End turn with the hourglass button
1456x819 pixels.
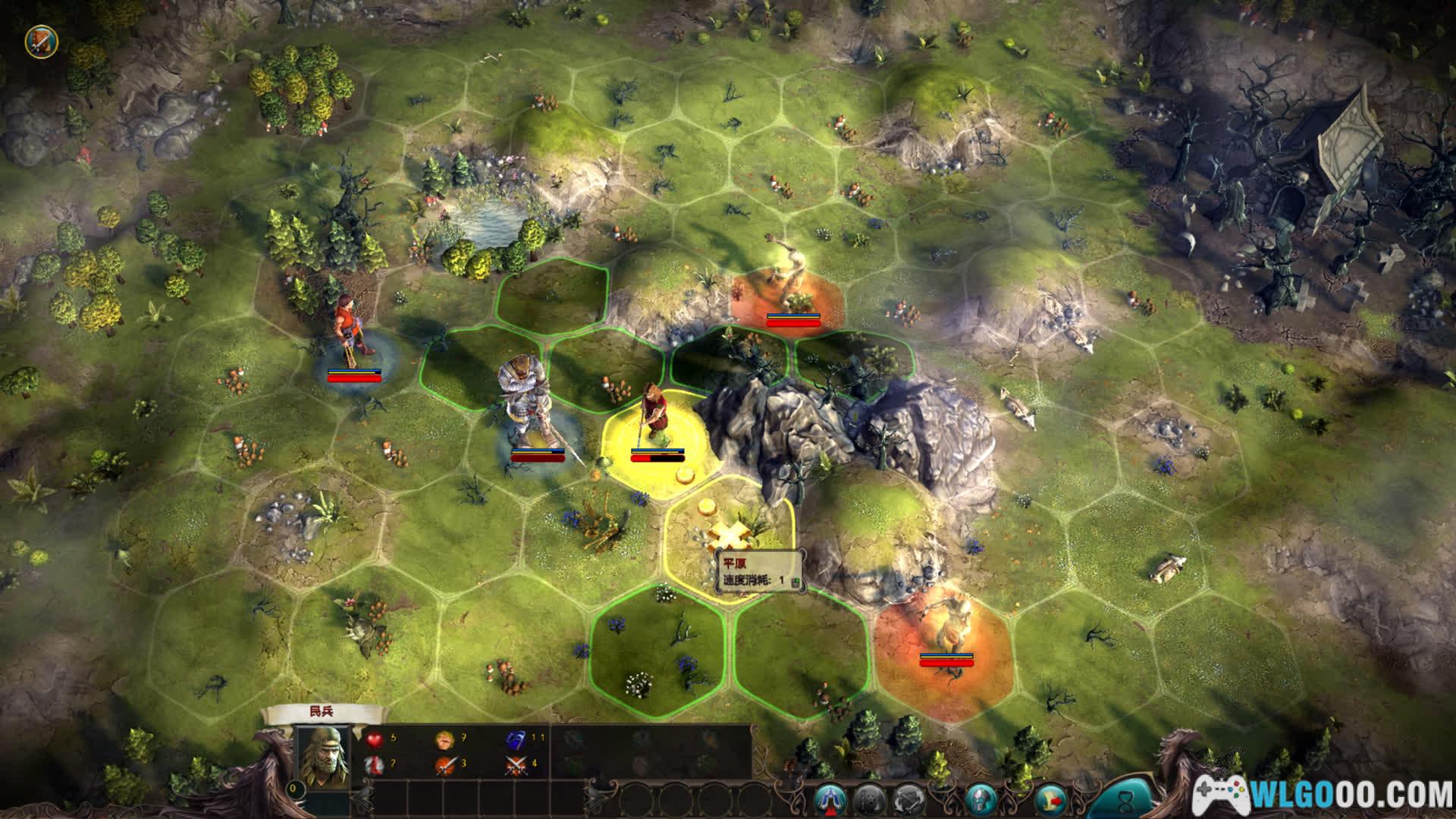(1129, 799)
